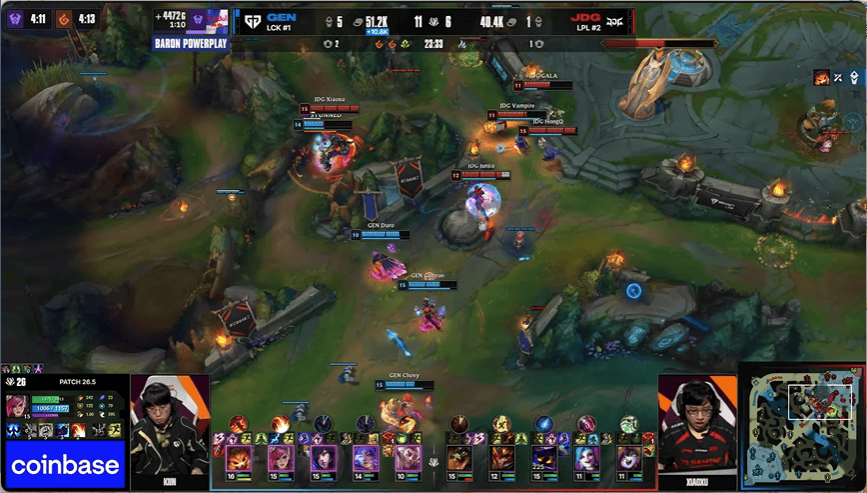This screenshot has width=867, height=493.
Task: Select the first blue ability icon in stats panel
Action: tap(14, 430)
